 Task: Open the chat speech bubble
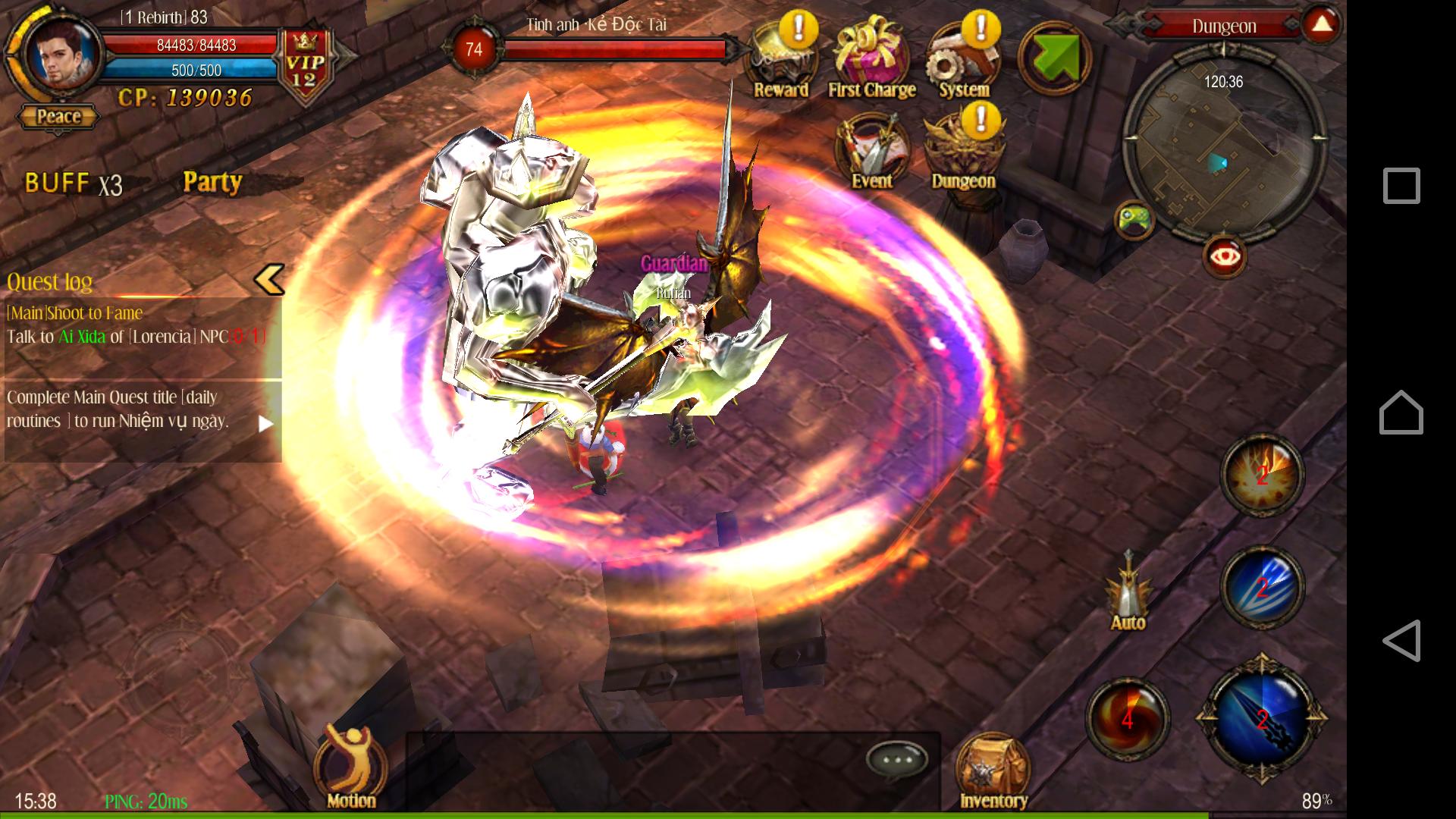897,758
